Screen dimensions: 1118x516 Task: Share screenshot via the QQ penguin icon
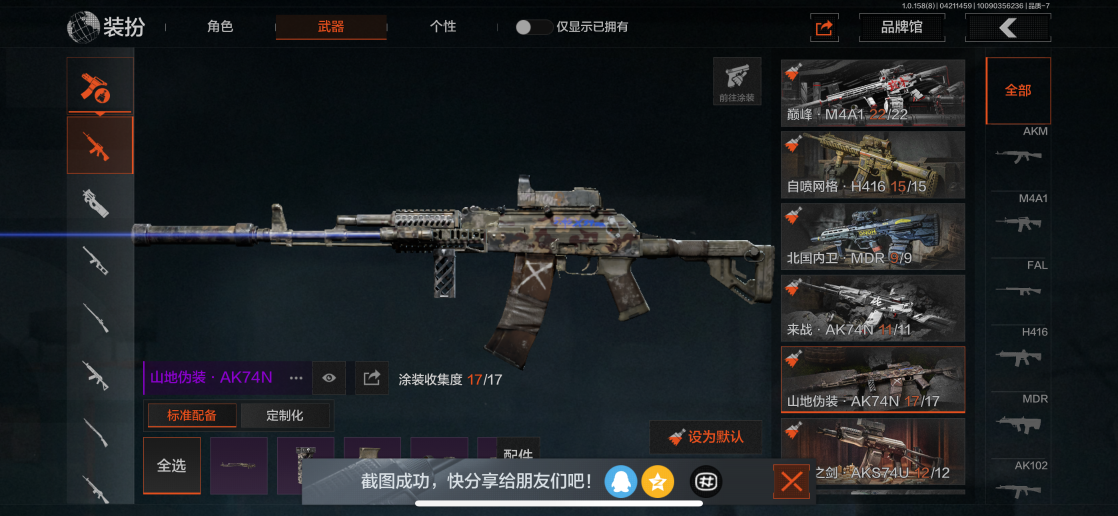[621, 482]
